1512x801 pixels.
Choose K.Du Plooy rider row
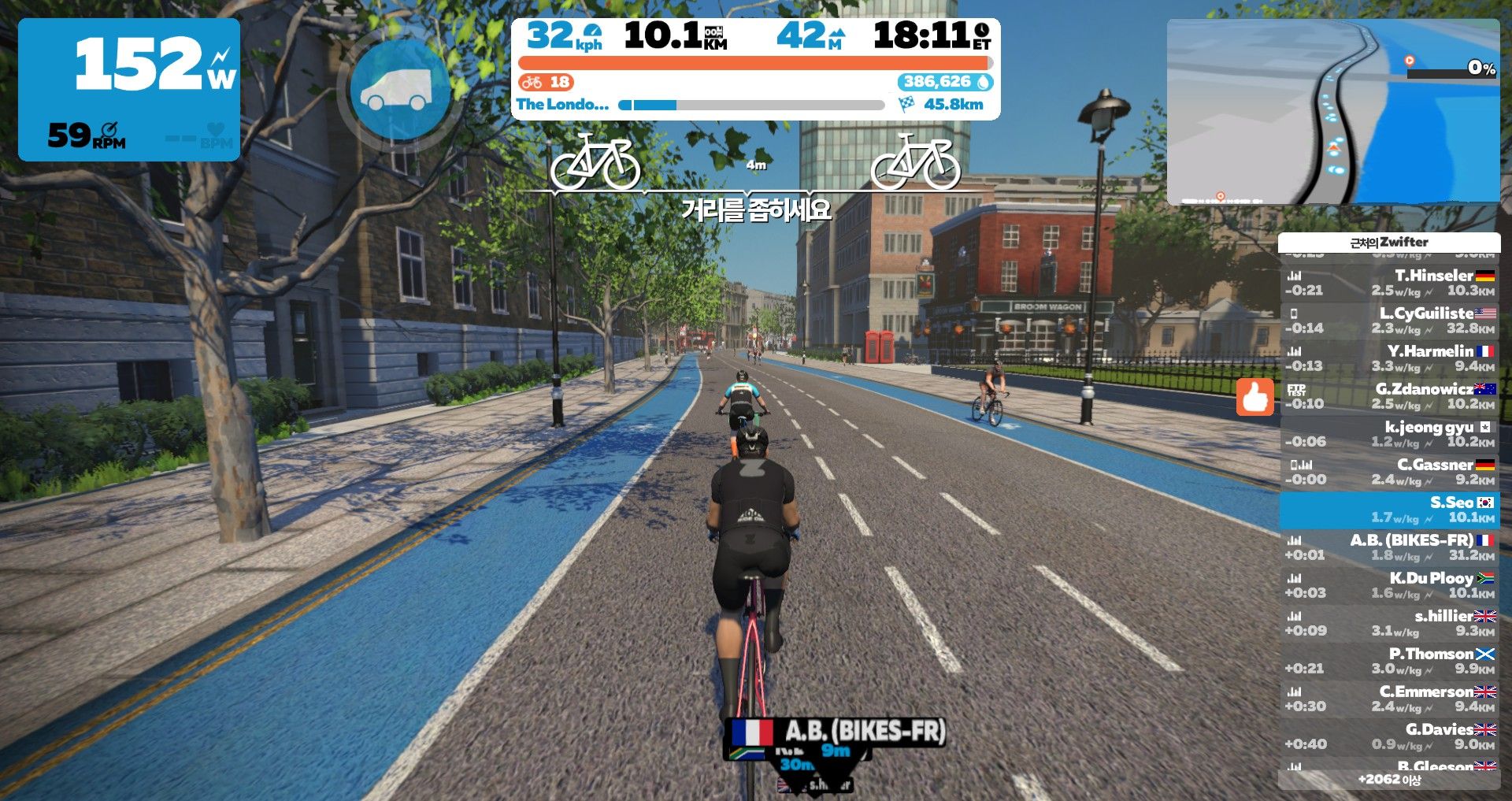1389,585
